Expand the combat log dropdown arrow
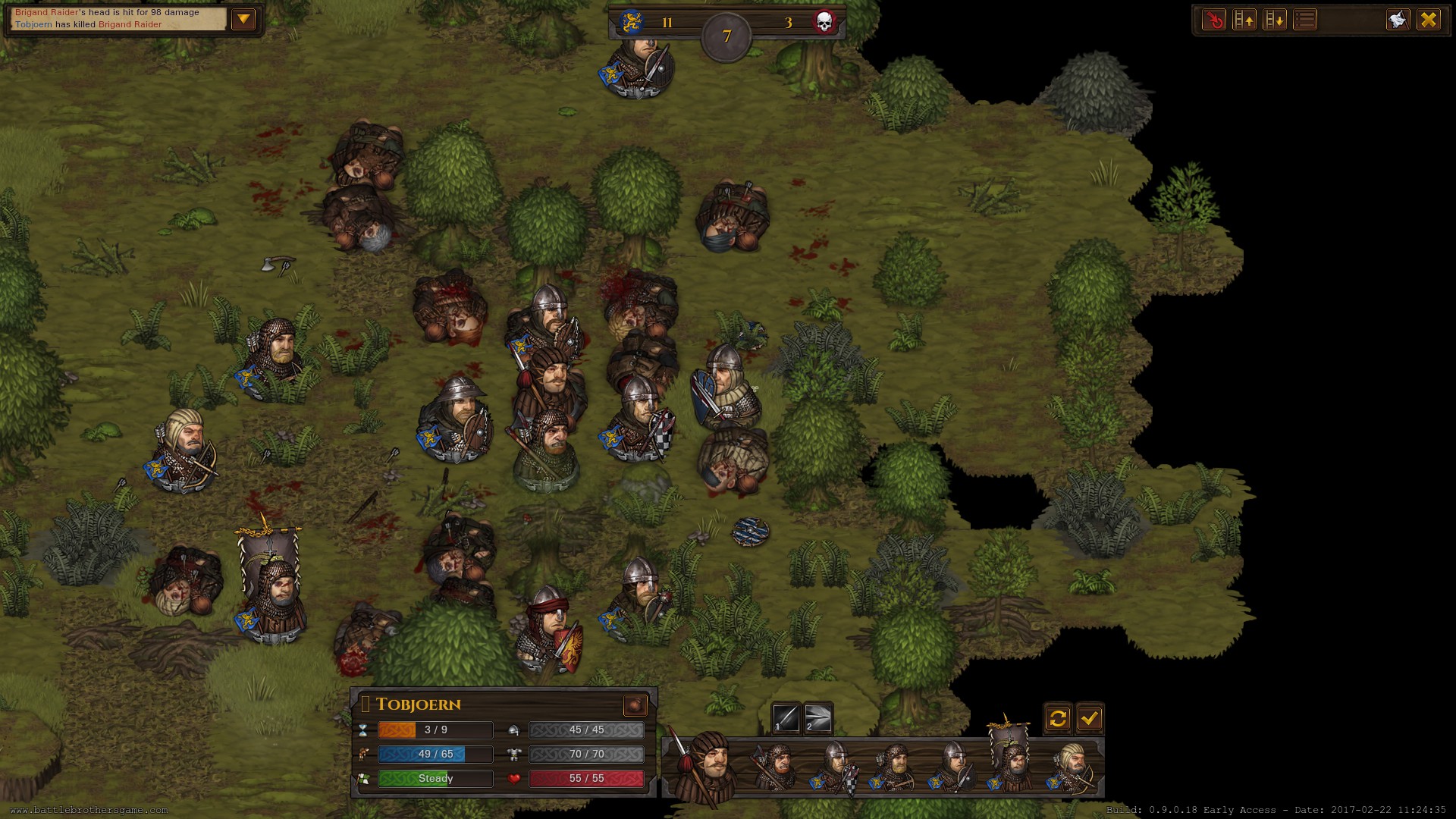The image size is (1456, 819). 243,20
